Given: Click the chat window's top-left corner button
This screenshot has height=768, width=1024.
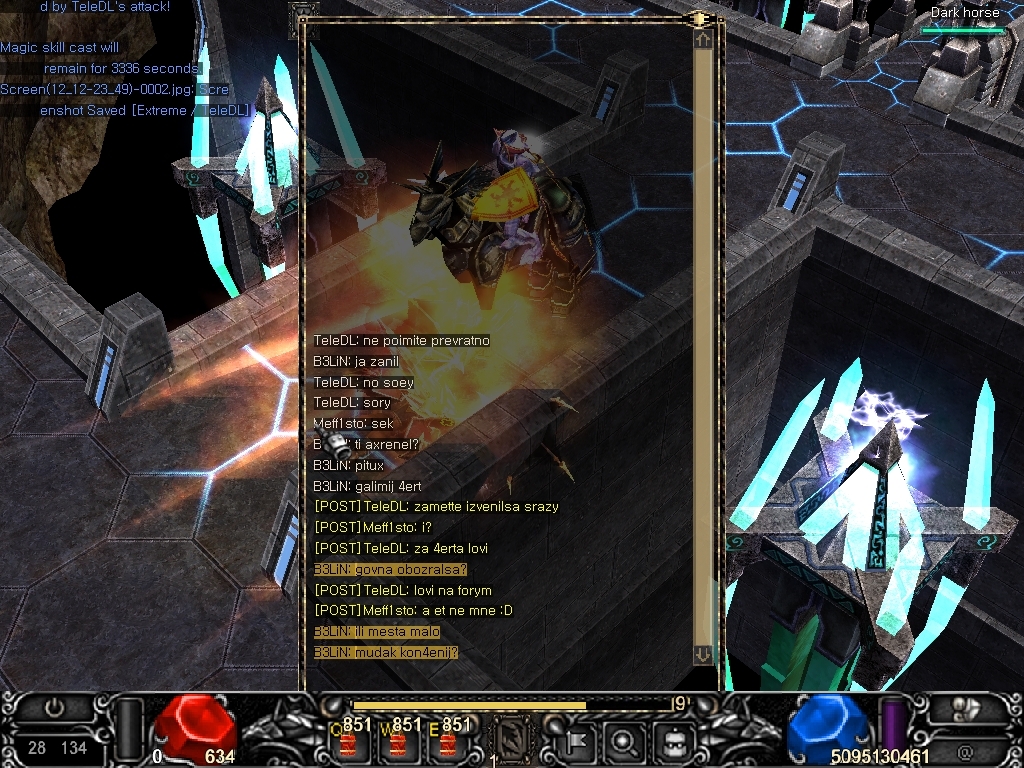Looking at the screenshot, I should [x=303, y=14].
